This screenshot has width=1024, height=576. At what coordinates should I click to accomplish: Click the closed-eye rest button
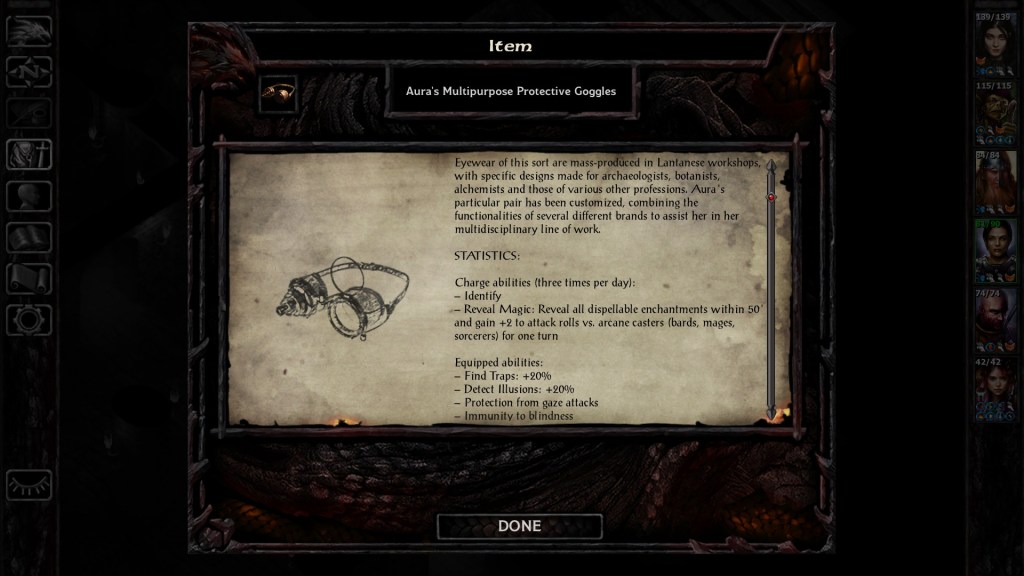[x=29, y=485]
